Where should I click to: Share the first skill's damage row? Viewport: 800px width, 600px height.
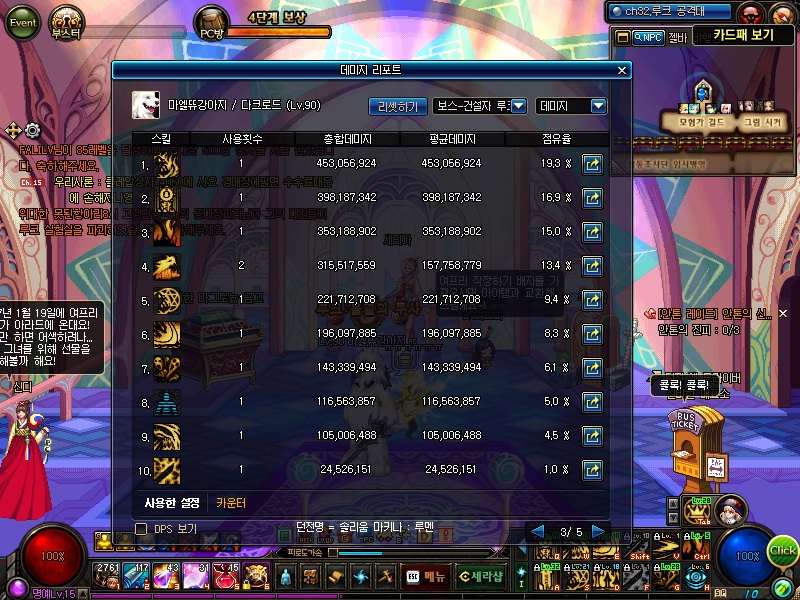(593, 163)
